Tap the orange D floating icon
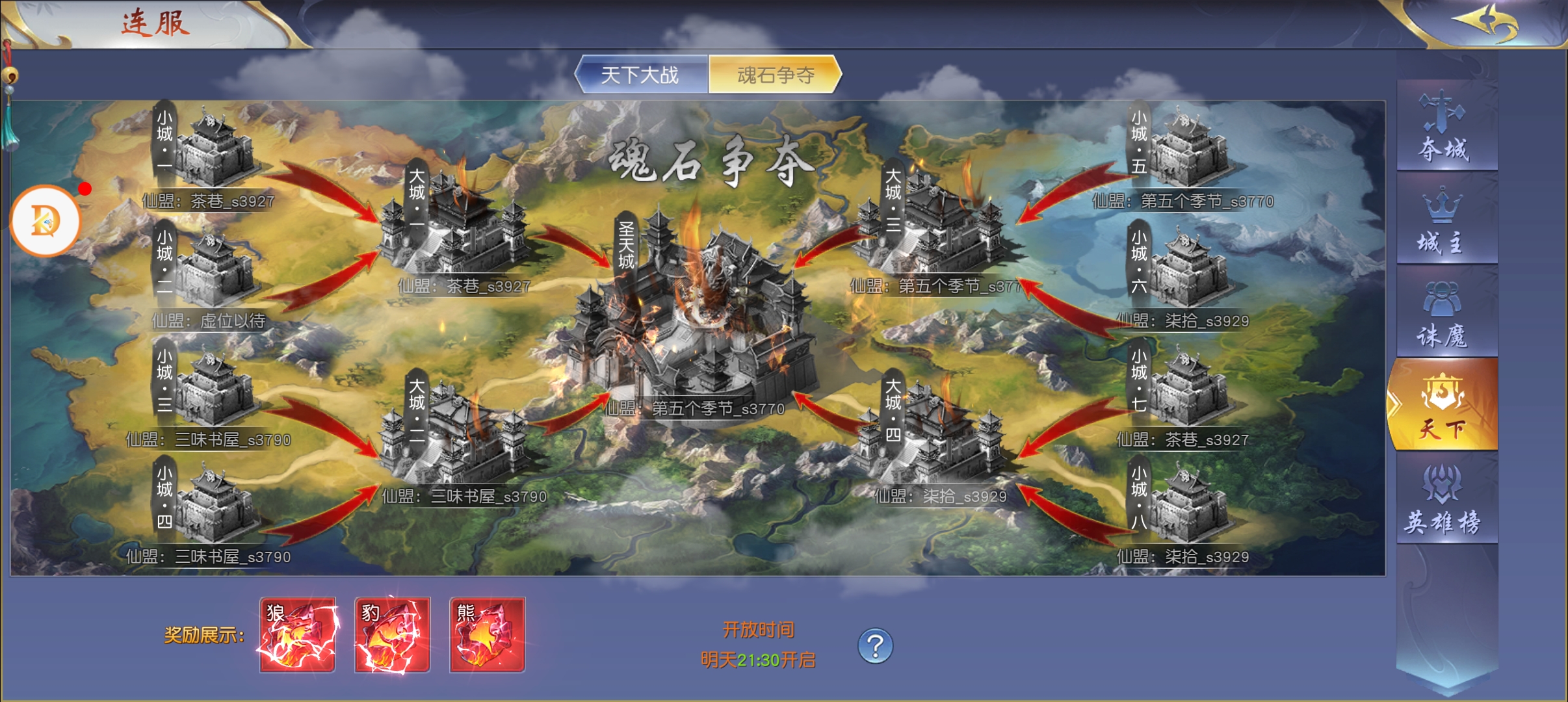Screen dimensions: 1568x702 coord(46,221)
